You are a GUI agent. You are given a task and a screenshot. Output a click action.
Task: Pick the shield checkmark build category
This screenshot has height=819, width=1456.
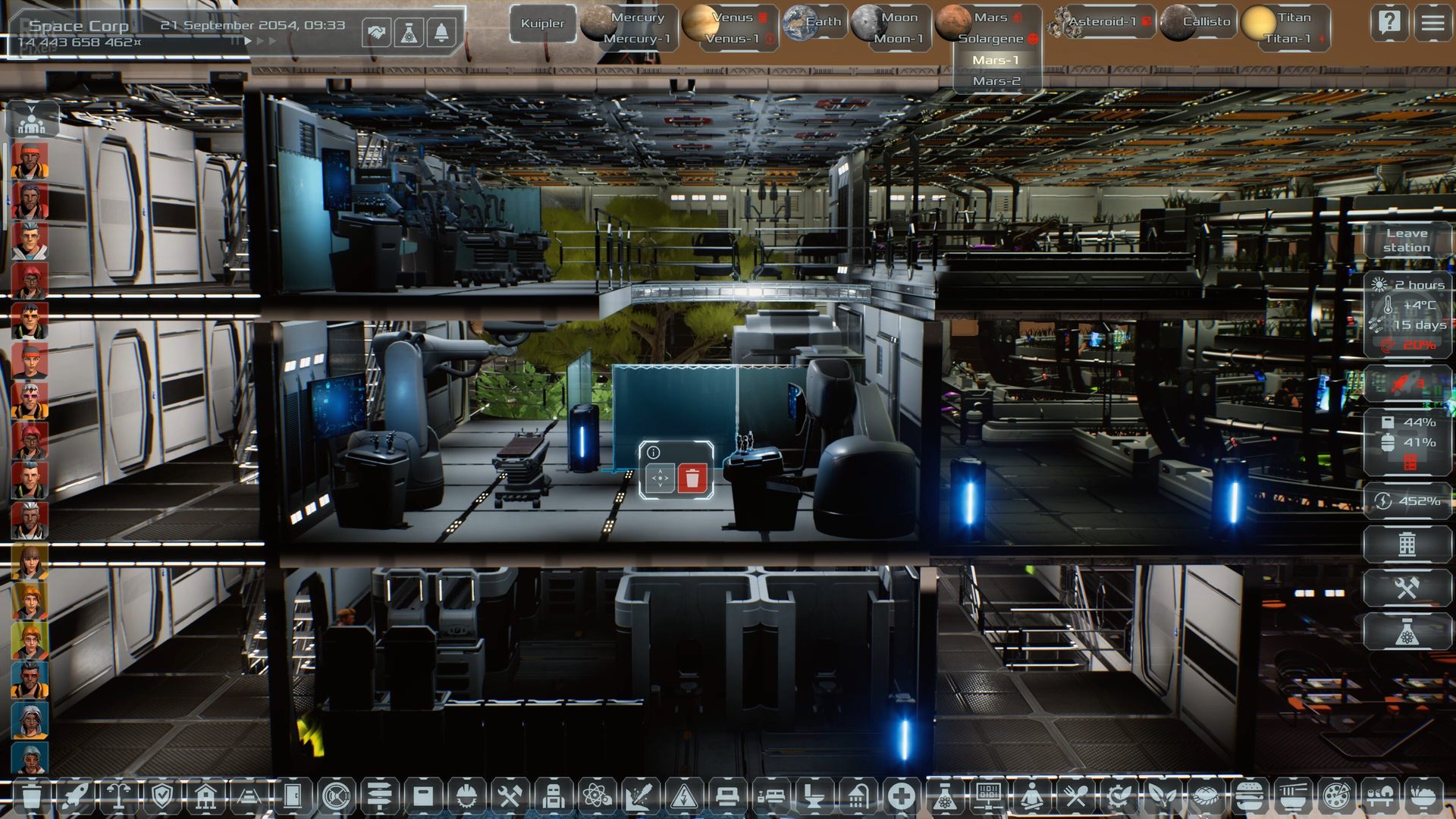pyautogui.click(x=162, y=796)
